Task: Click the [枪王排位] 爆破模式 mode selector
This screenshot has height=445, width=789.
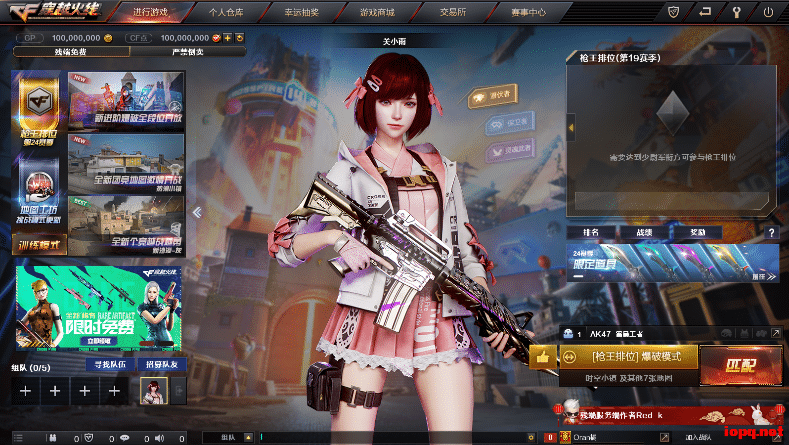Action: (x=627, y=356)
